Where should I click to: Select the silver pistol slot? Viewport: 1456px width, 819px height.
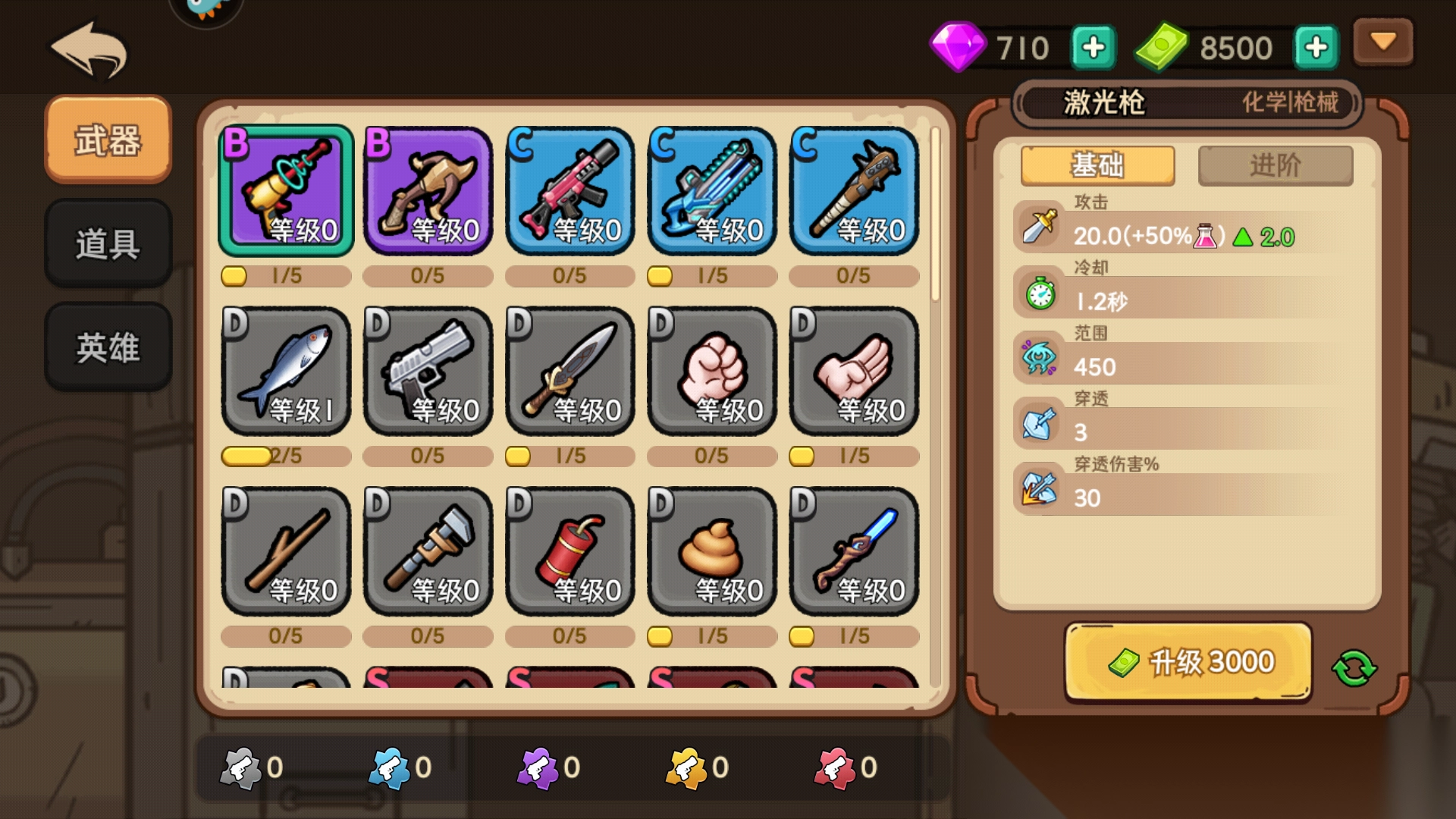tap(428, 370)
